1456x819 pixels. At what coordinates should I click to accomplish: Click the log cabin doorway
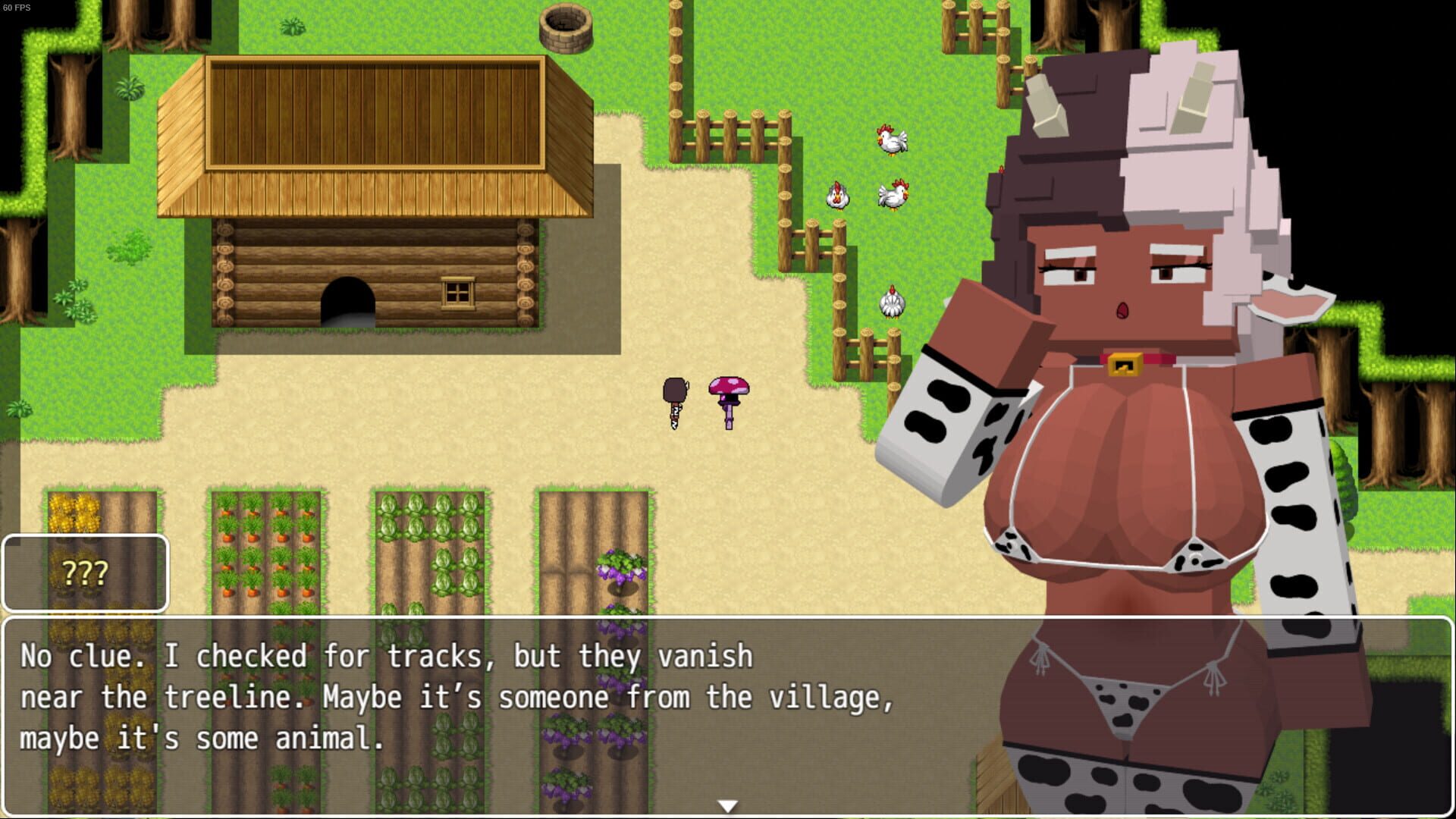pos(349,303)
